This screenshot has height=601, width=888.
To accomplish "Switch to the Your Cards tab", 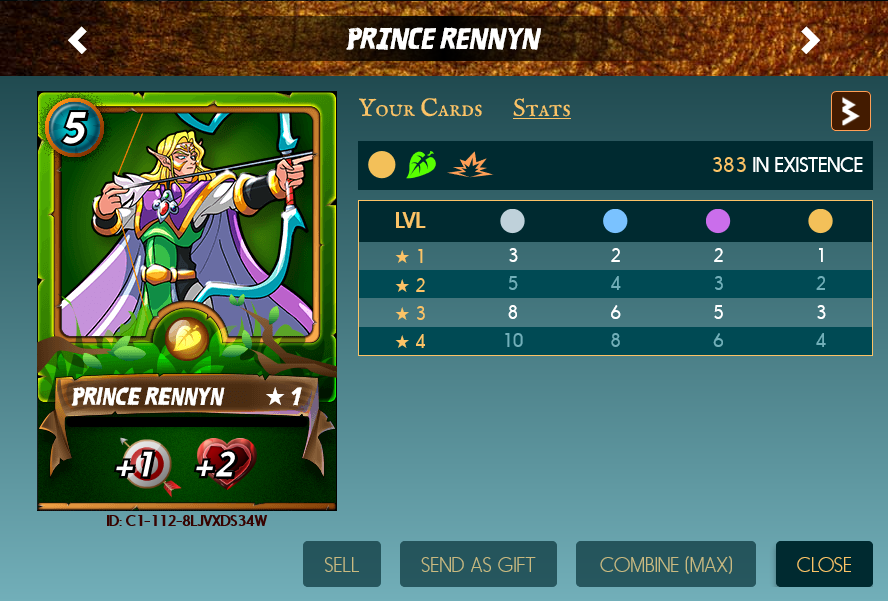I will point(420,109).
